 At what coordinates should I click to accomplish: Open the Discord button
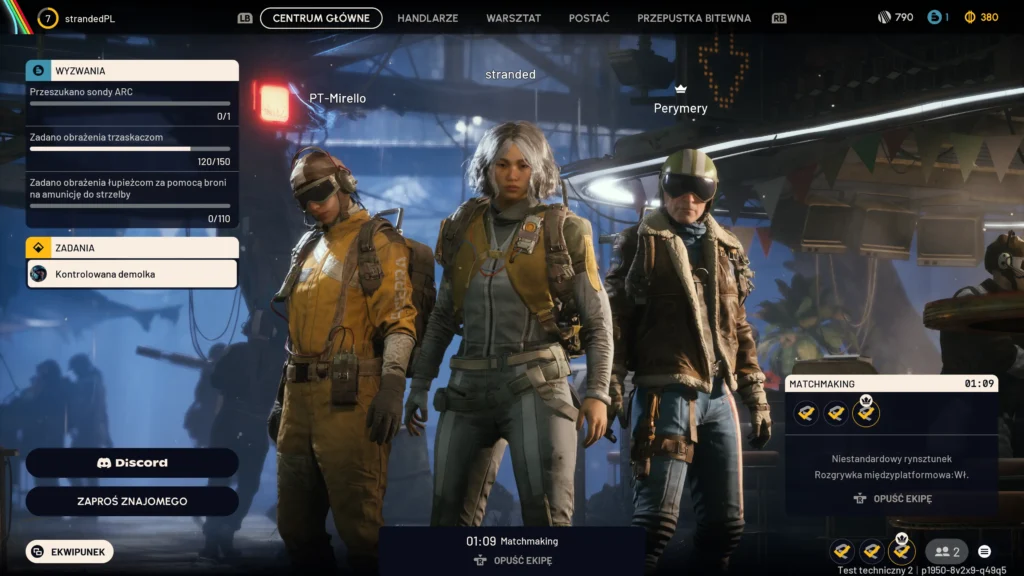132,463
